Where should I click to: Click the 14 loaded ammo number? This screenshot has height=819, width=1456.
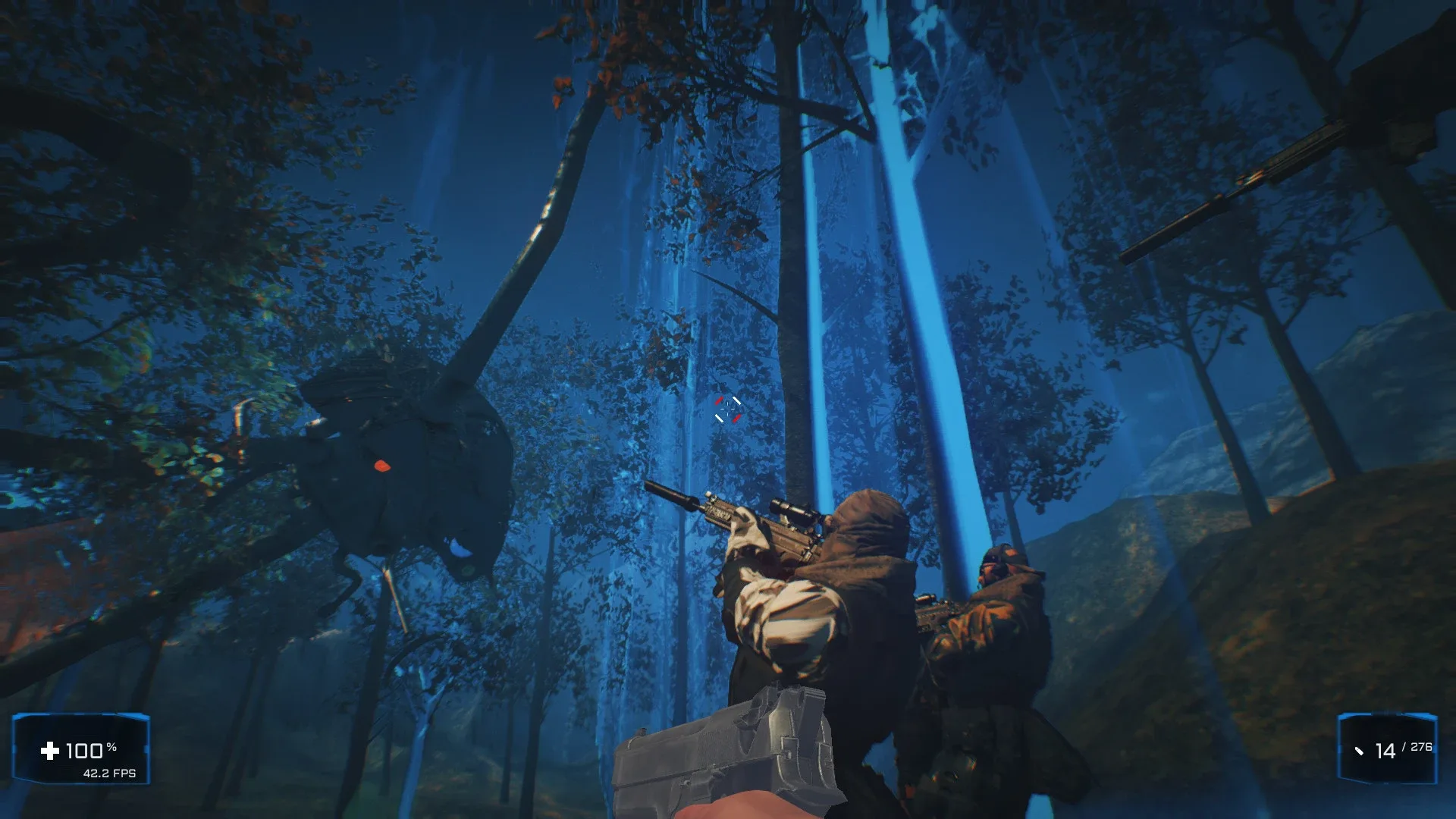pos(1386,751)
